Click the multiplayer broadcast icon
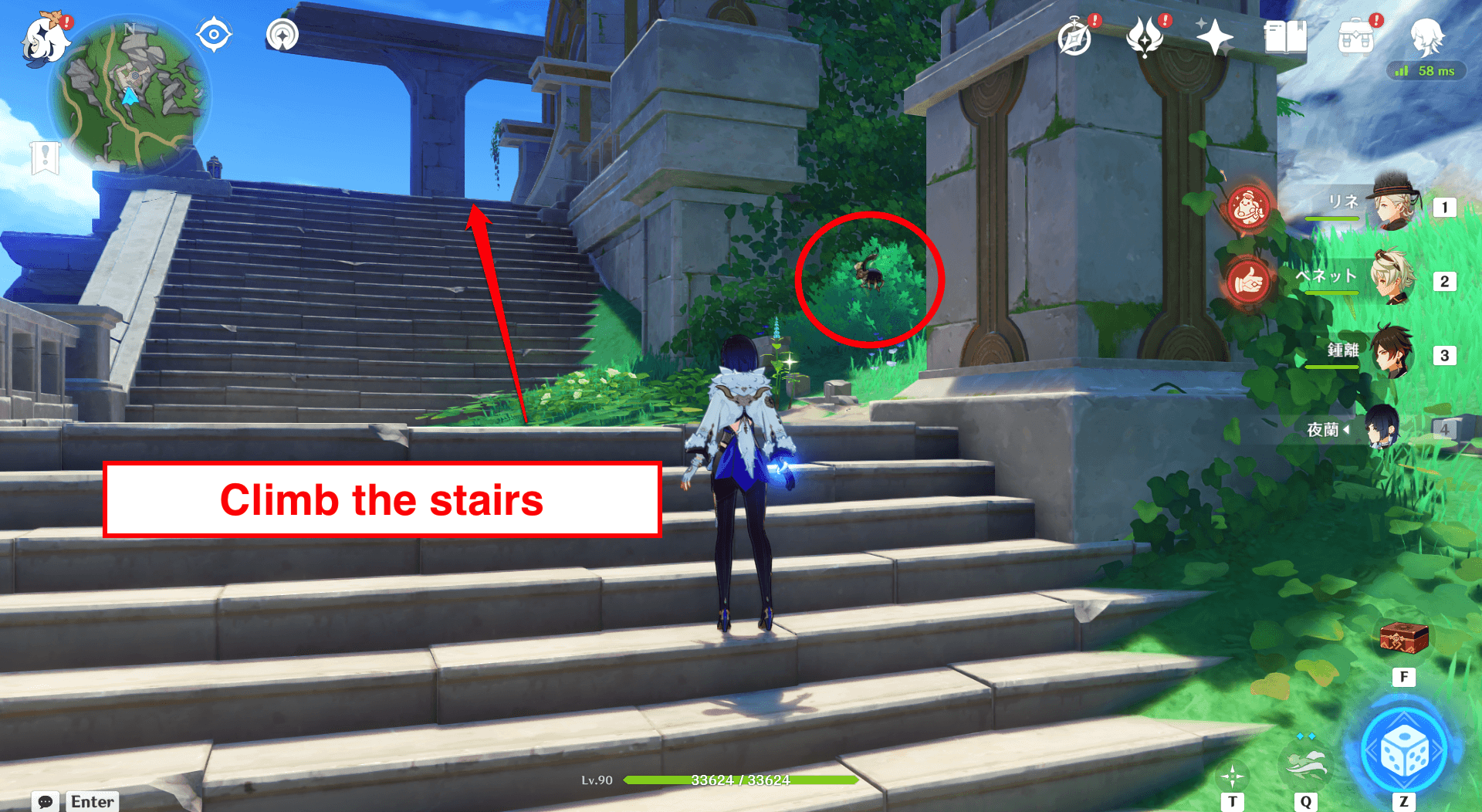 tap(282, 34)
